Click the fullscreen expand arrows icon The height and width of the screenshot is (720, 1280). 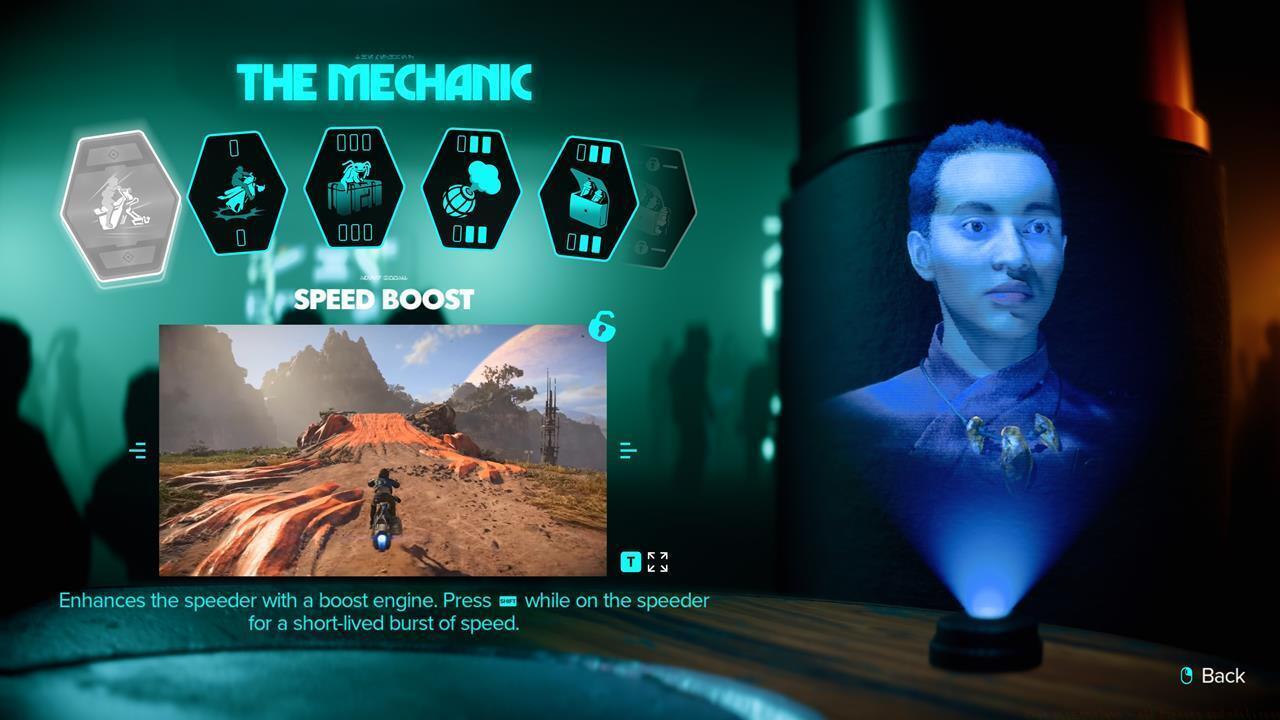pos(657,561)
